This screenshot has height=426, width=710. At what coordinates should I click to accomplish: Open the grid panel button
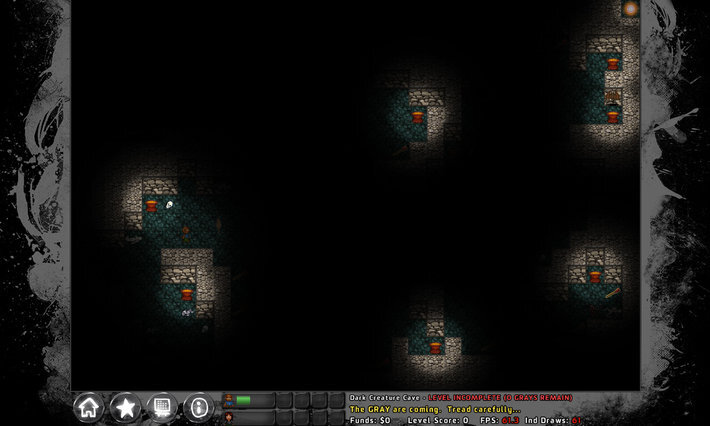click(162, 406)
